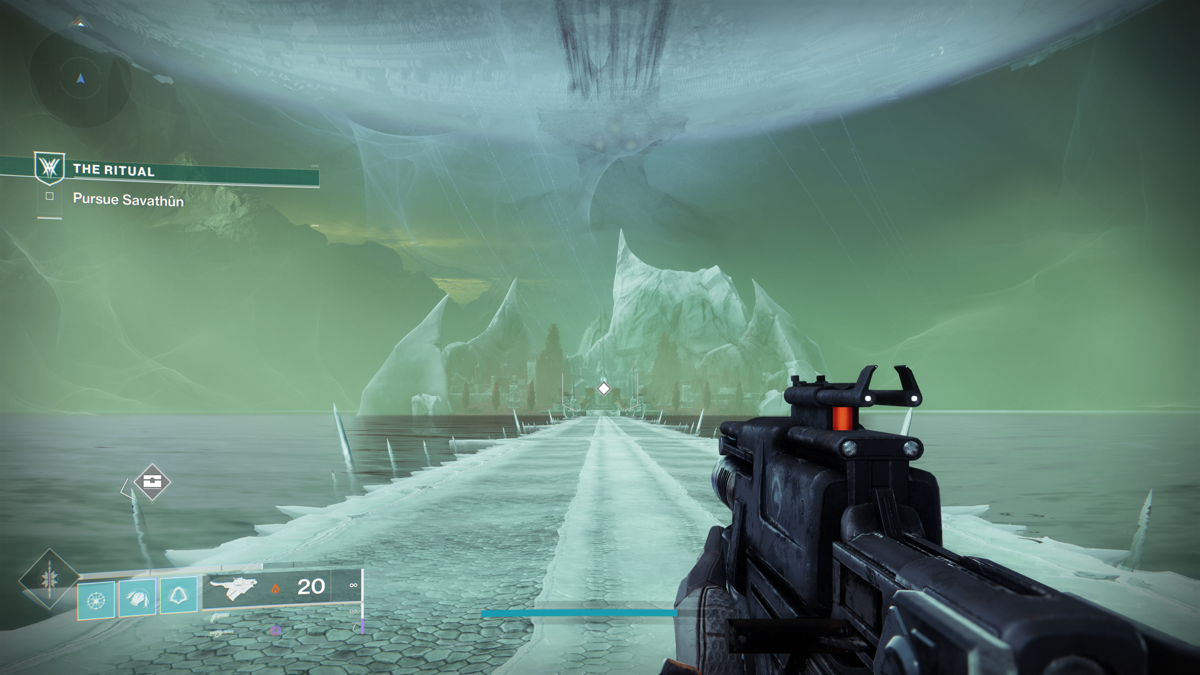Trigger the melee fist ability icon
The image size is (1200, 675).
click(x=138, y=599)
